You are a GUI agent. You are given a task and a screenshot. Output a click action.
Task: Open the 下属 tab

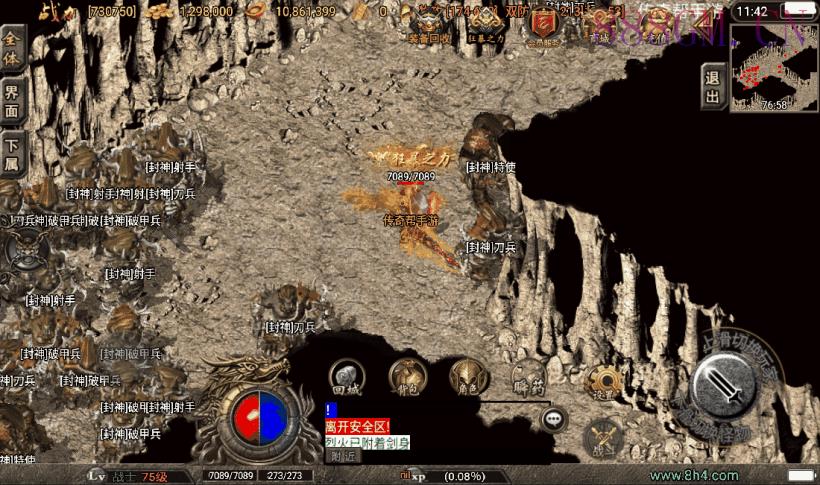click(12, 156)
